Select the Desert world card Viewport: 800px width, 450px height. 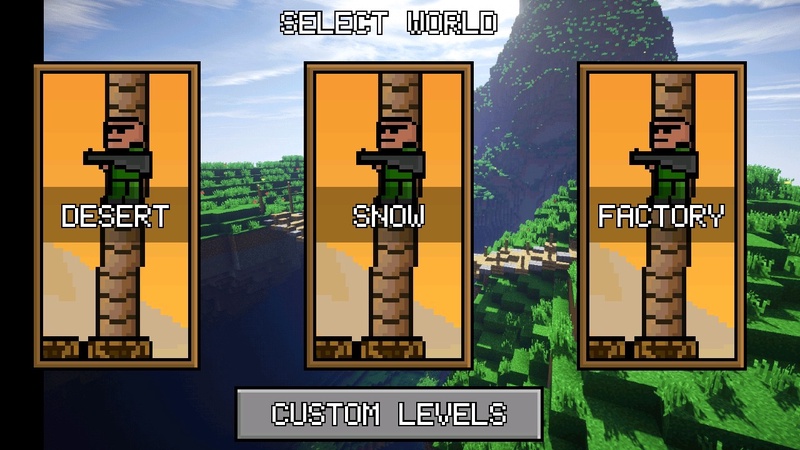tap(116, 215)
